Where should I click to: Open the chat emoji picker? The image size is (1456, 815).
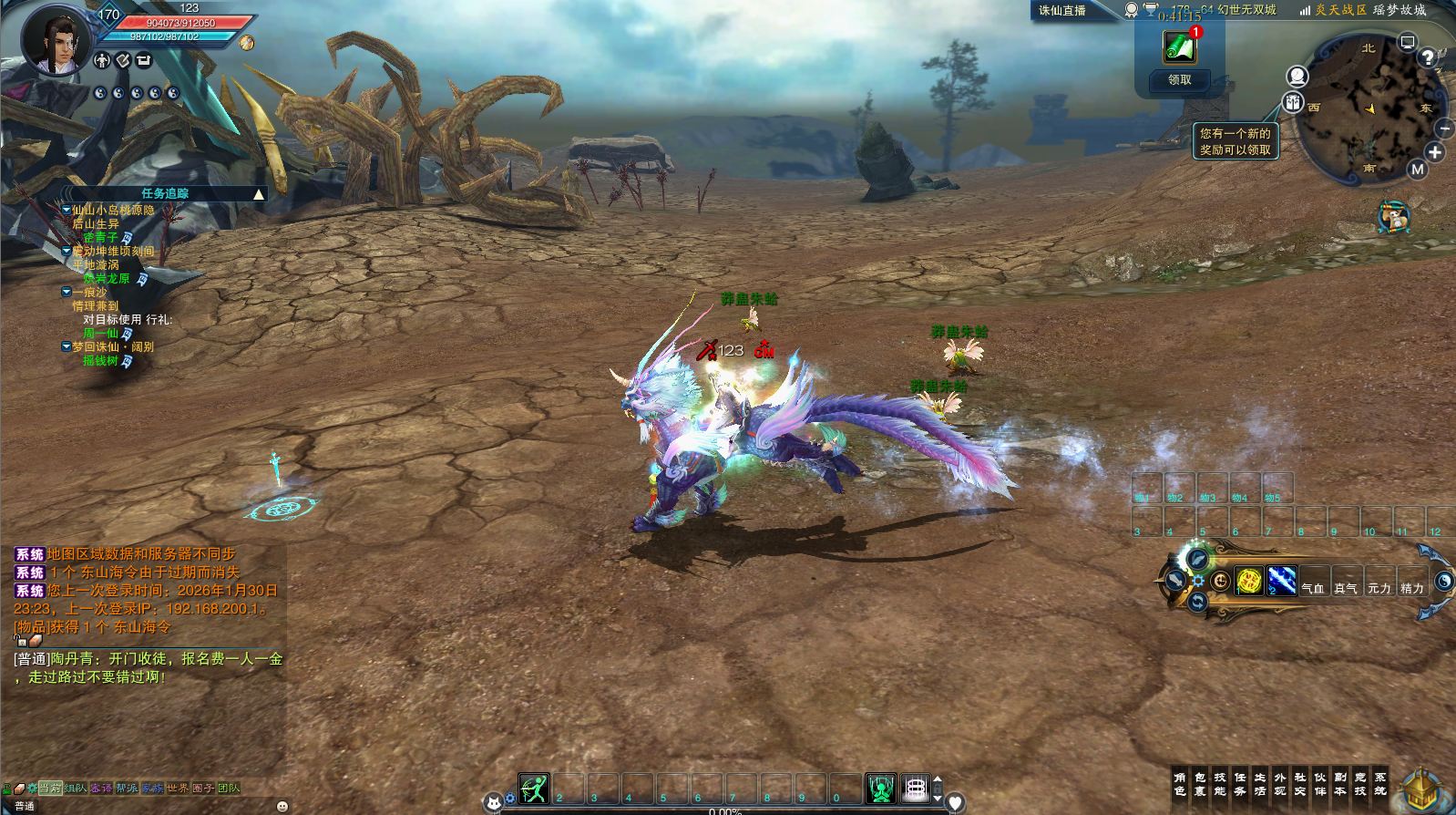coord(282,806)
